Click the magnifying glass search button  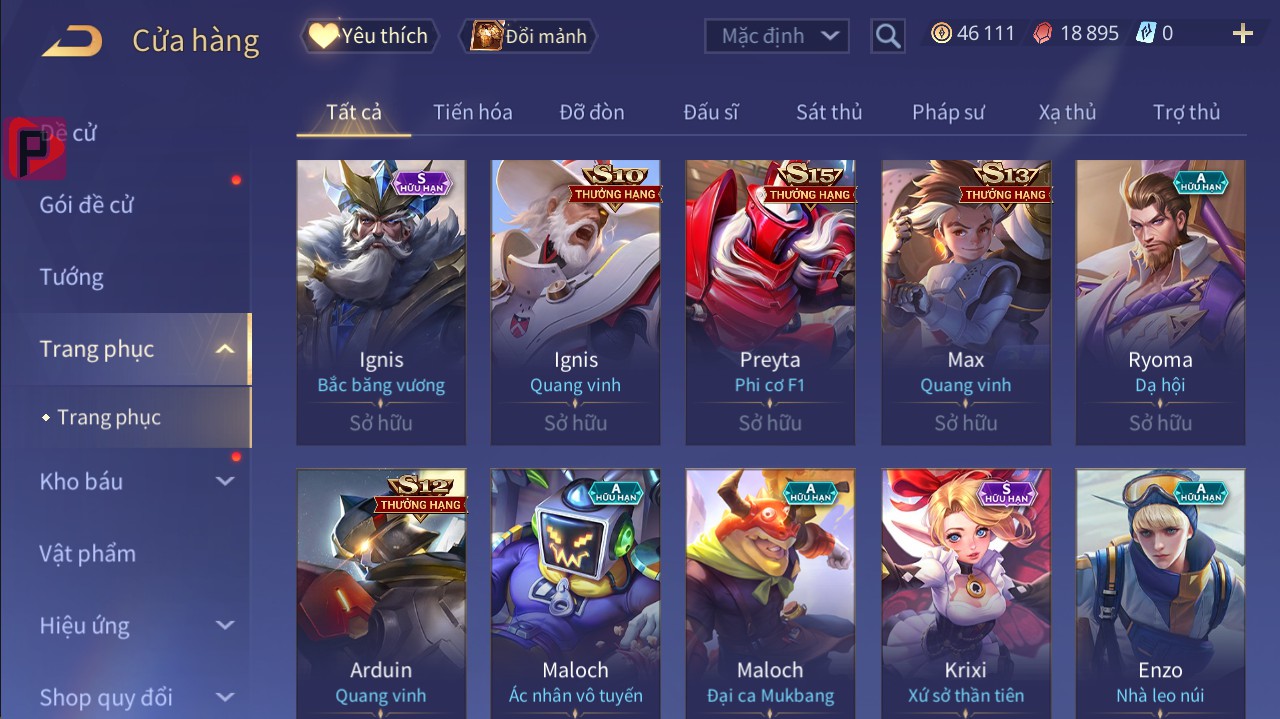[887, 36]
